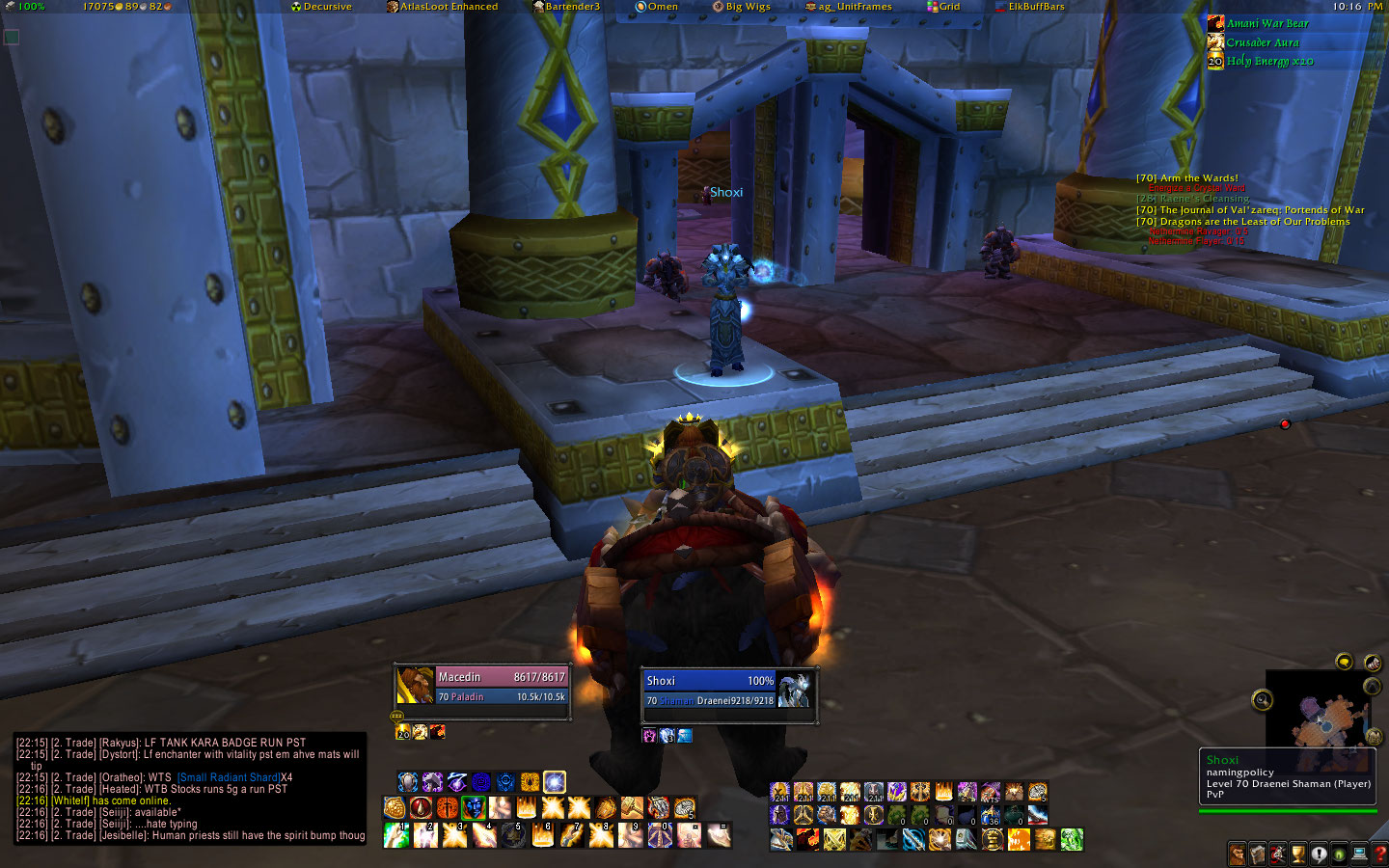Click the Crusader Aura buff bar
This screenshot has width=1389, height=868.
tap(1263, 42)
